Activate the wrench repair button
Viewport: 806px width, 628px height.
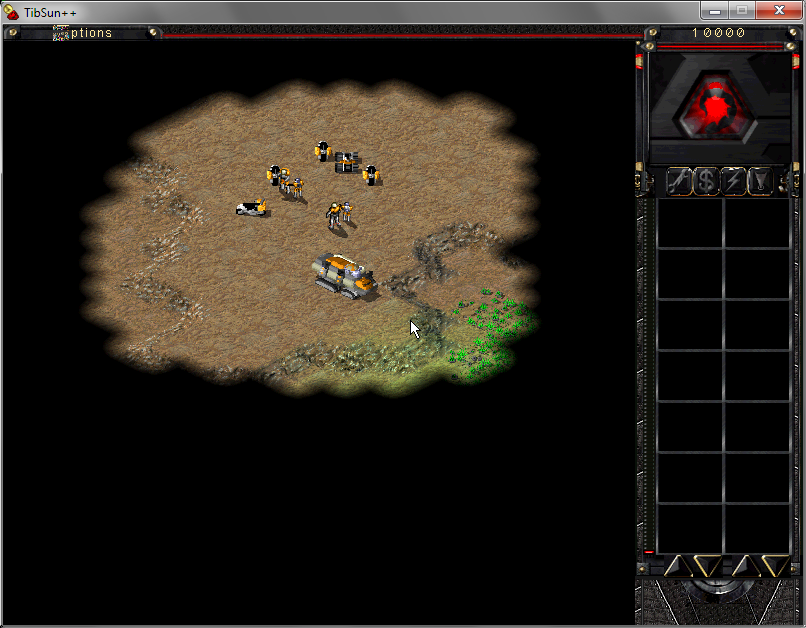pyautogui.click(x=679, y=181)
